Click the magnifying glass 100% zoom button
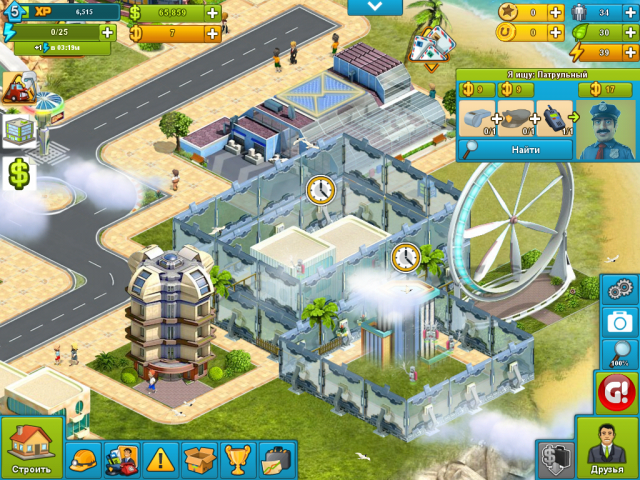The height and width of the screenshot is (480, 640). (621, 353)
